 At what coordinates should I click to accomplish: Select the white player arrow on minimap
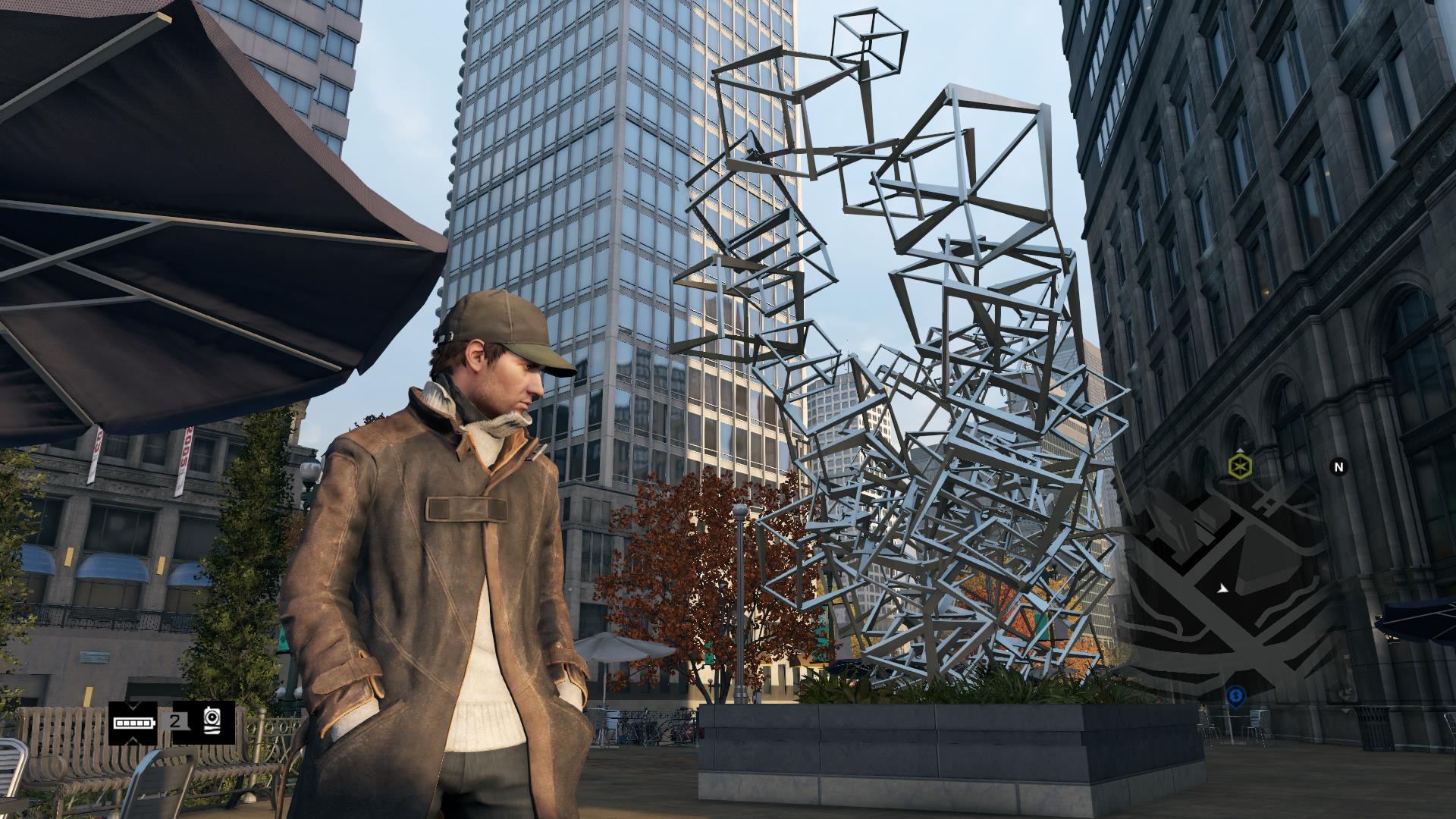pos(1222,588)
